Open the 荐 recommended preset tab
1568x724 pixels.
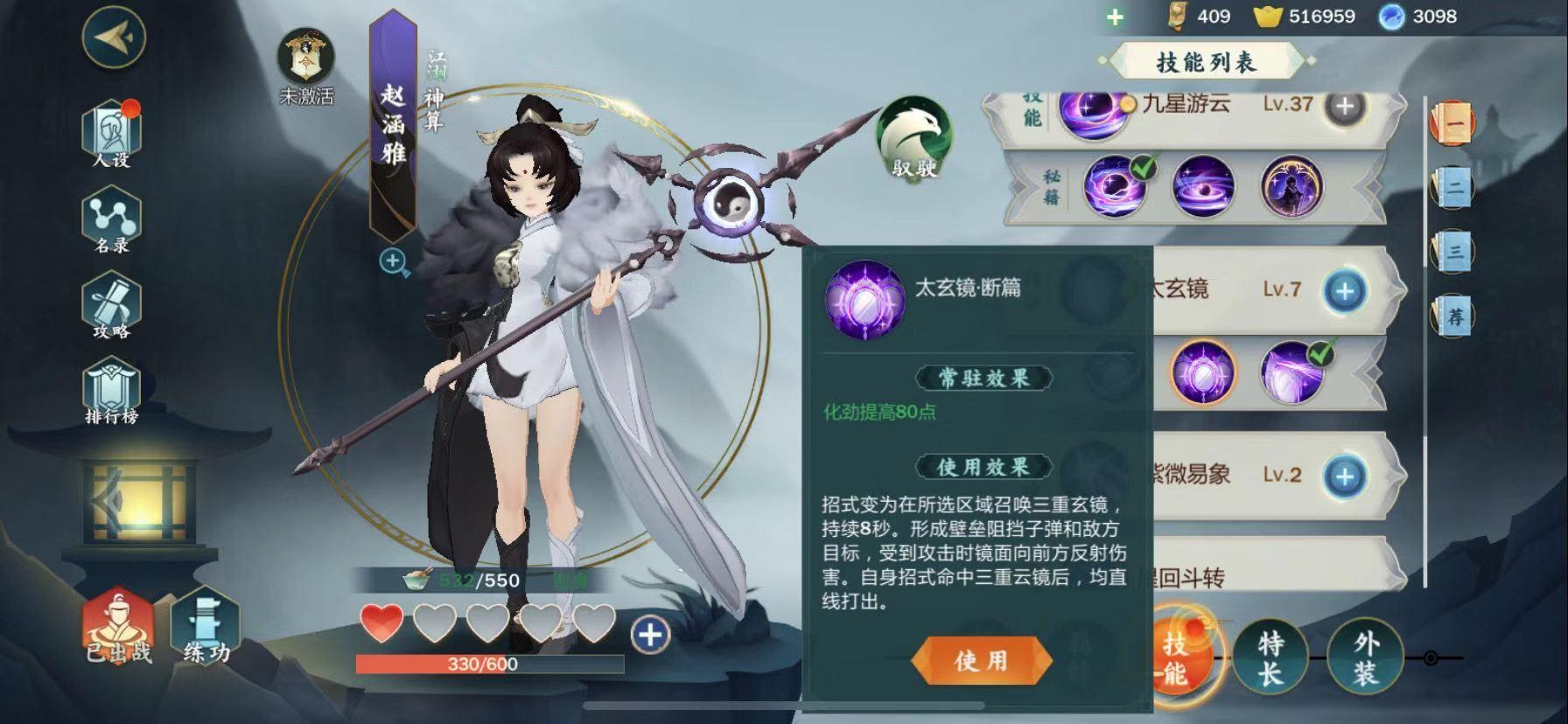(1453, 315)
